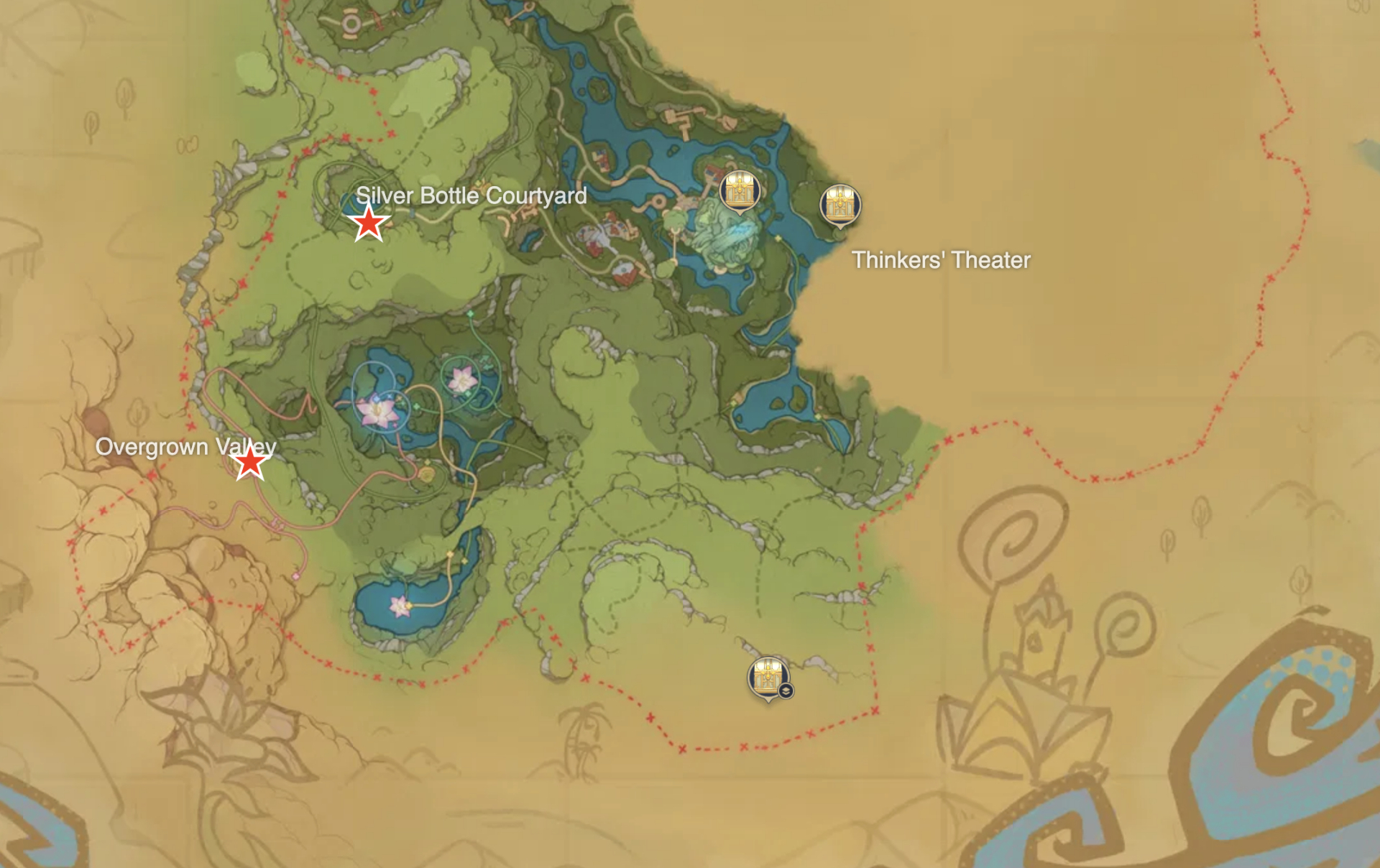
Task: Open the chest marker left of Thinkers' Theater label
Action: pyautogui.click(x=740, y=190)
